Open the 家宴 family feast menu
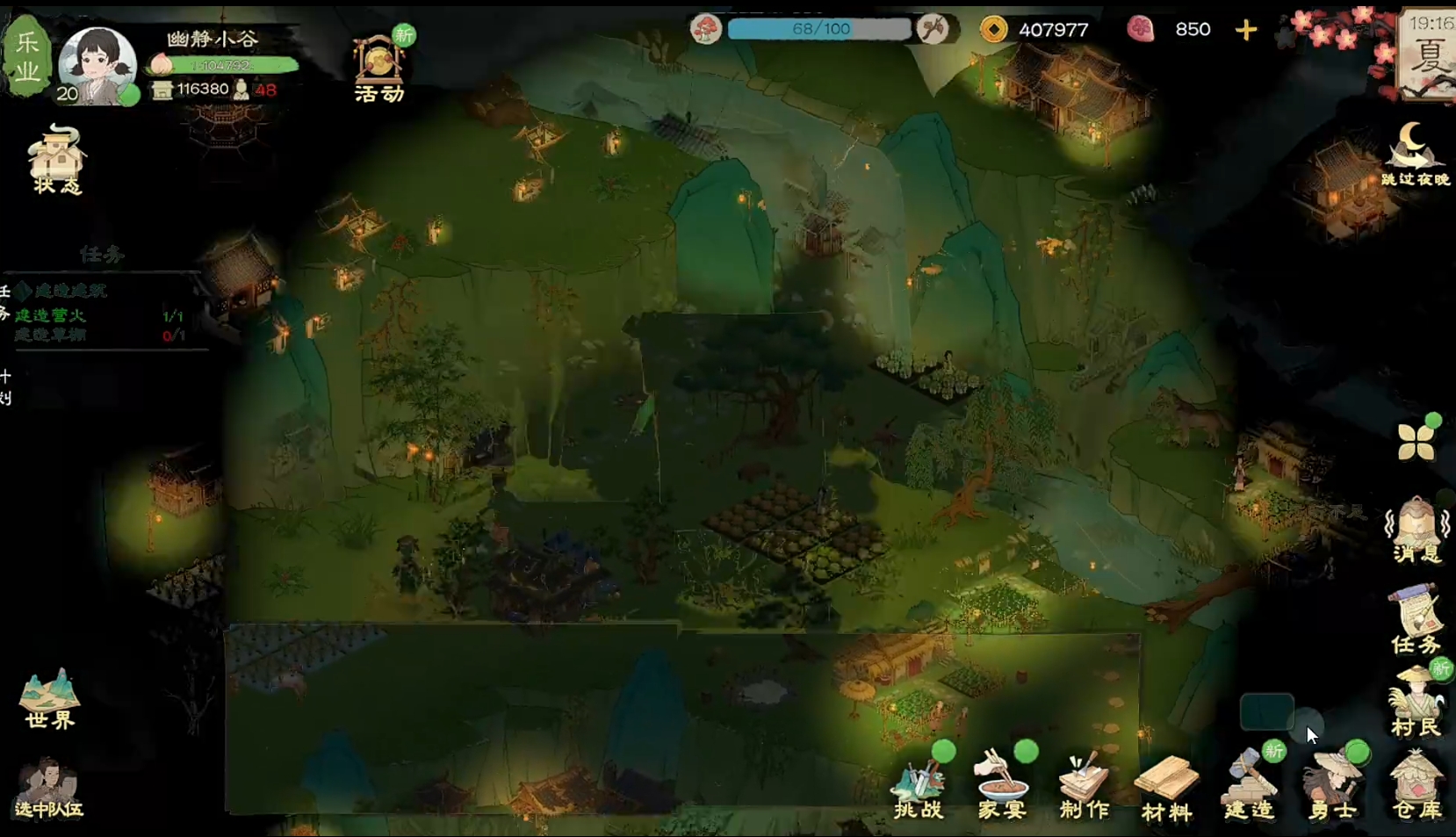Screen dimensions: 1456x837 (1001, 785)
